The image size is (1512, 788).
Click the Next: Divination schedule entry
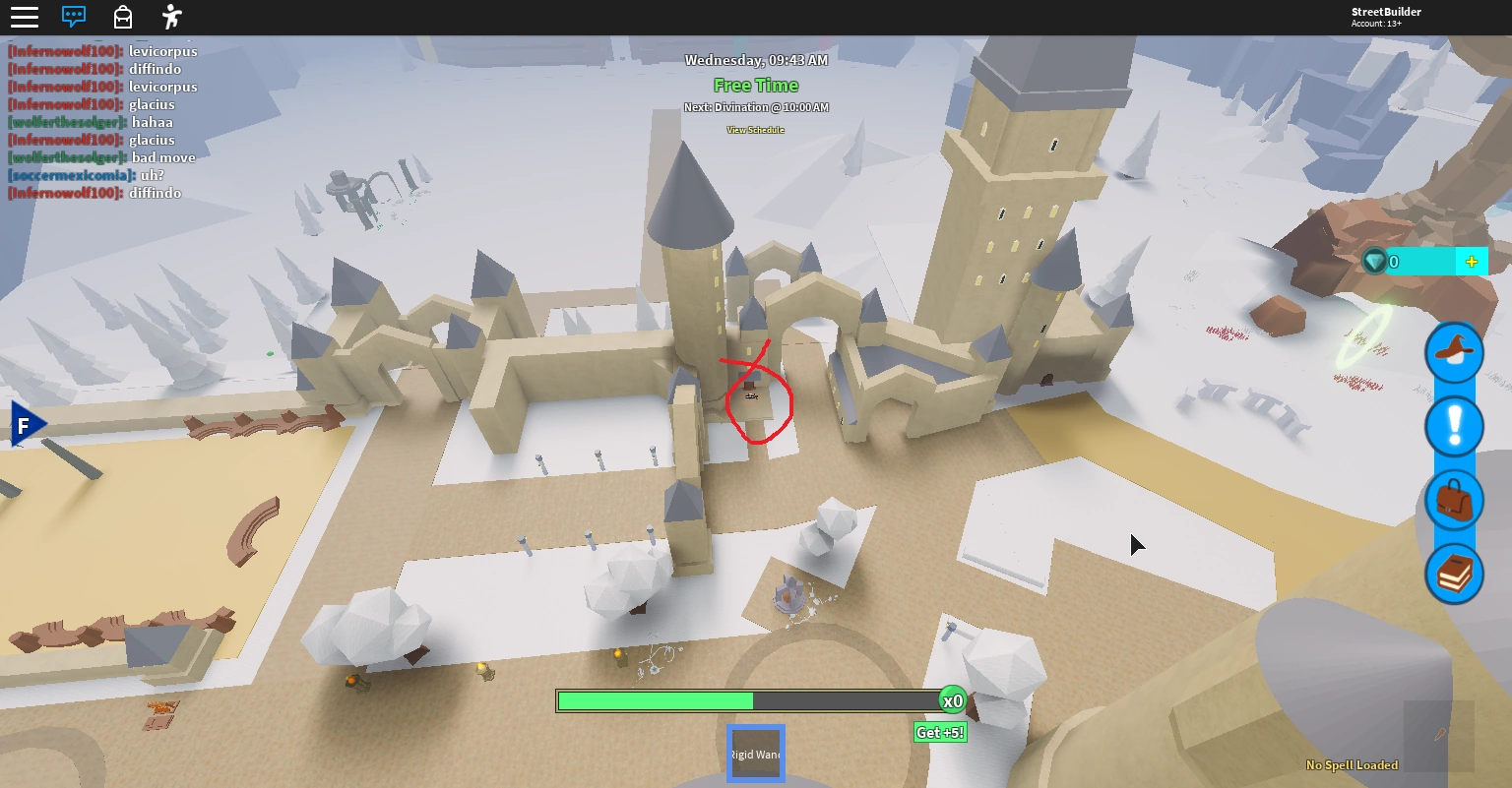pyautogui.click(x=756, y=106)
